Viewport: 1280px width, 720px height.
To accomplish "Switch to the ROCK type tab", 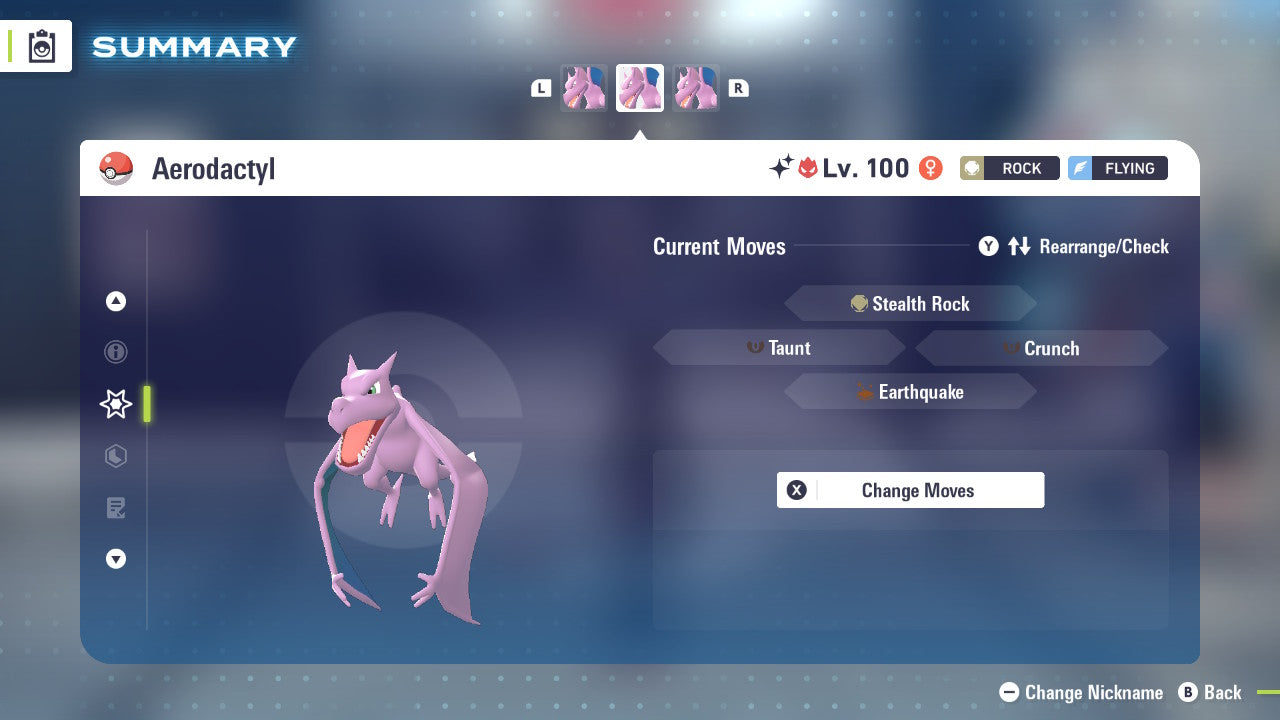I will pos(1009,168).
